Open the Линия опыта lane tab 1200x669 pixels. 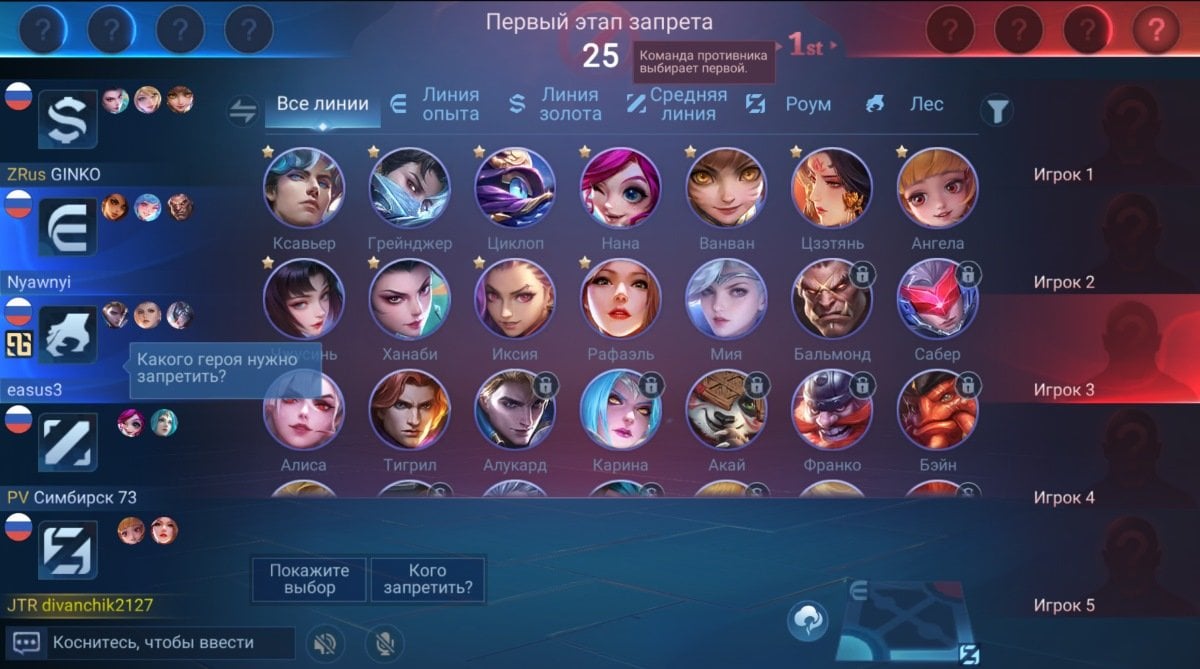pyautogui.click(x=436, y=104)
